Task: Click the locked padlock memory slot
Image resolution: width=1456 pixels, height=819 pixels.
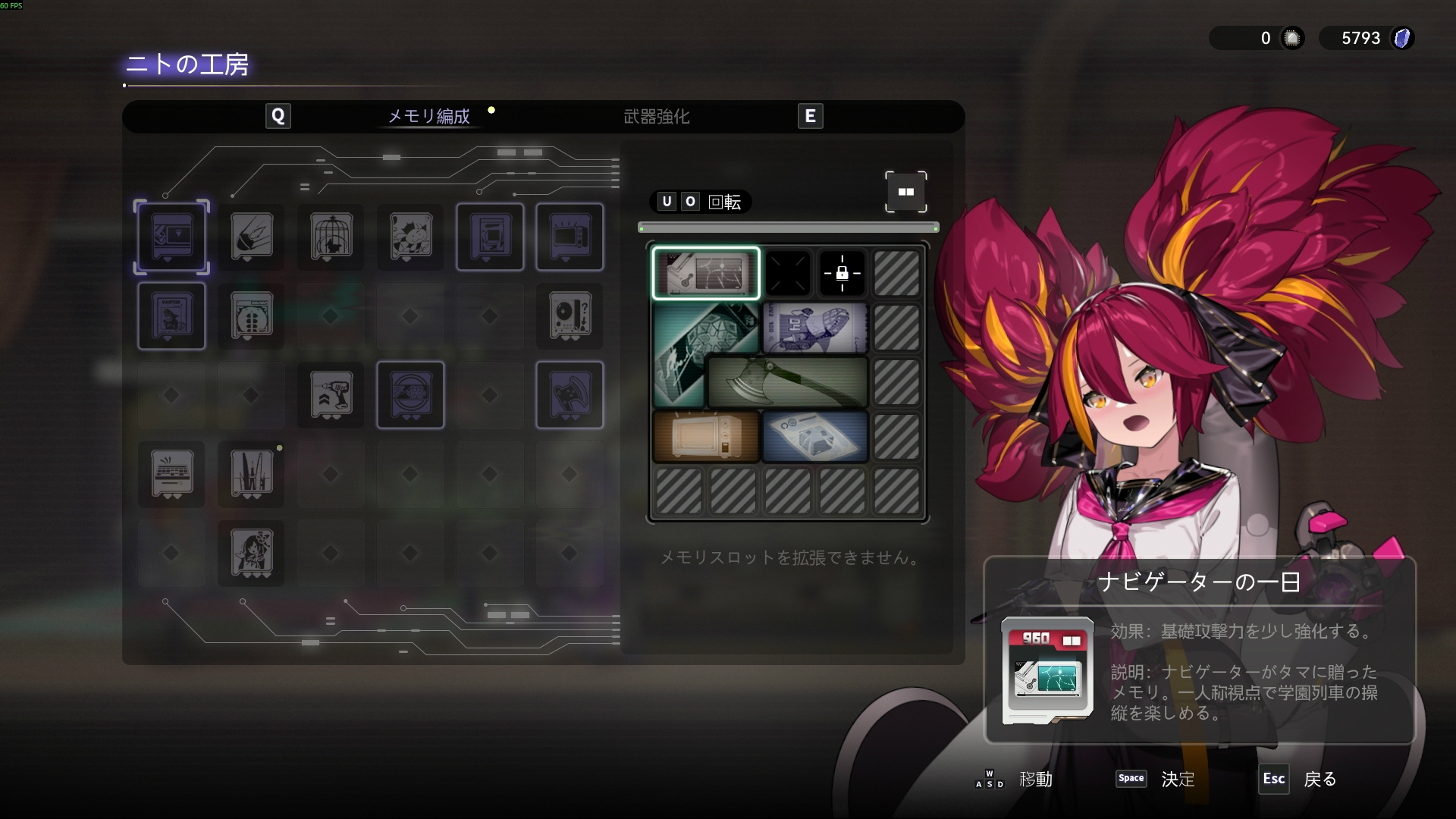Action: click(842, 273)
